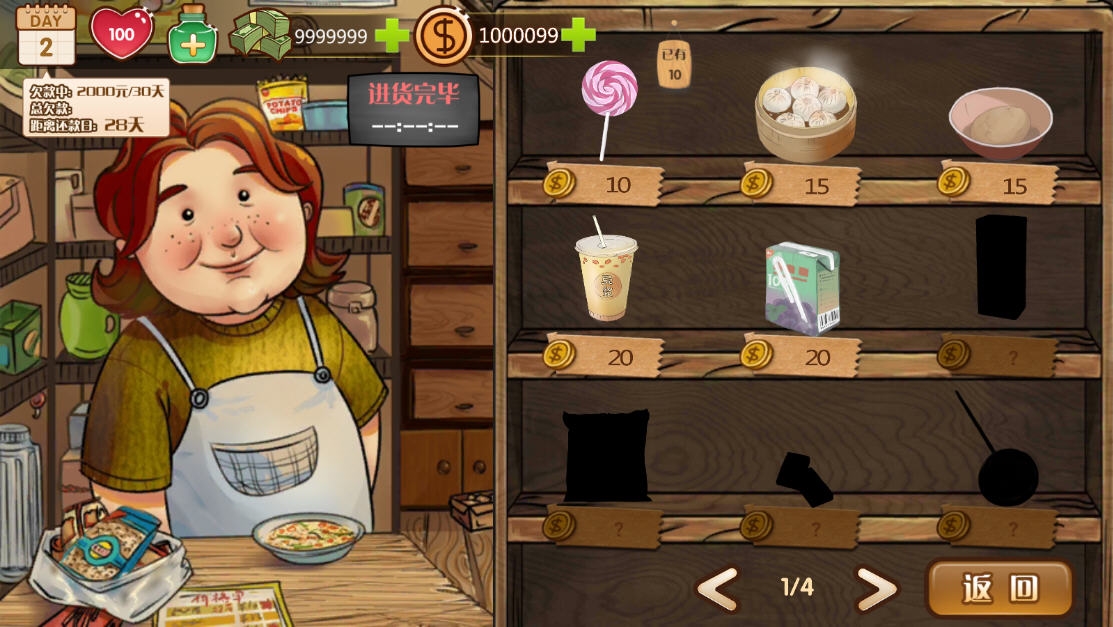
Task: Open the Day 2 calendar
Action: tap(46, 35)
